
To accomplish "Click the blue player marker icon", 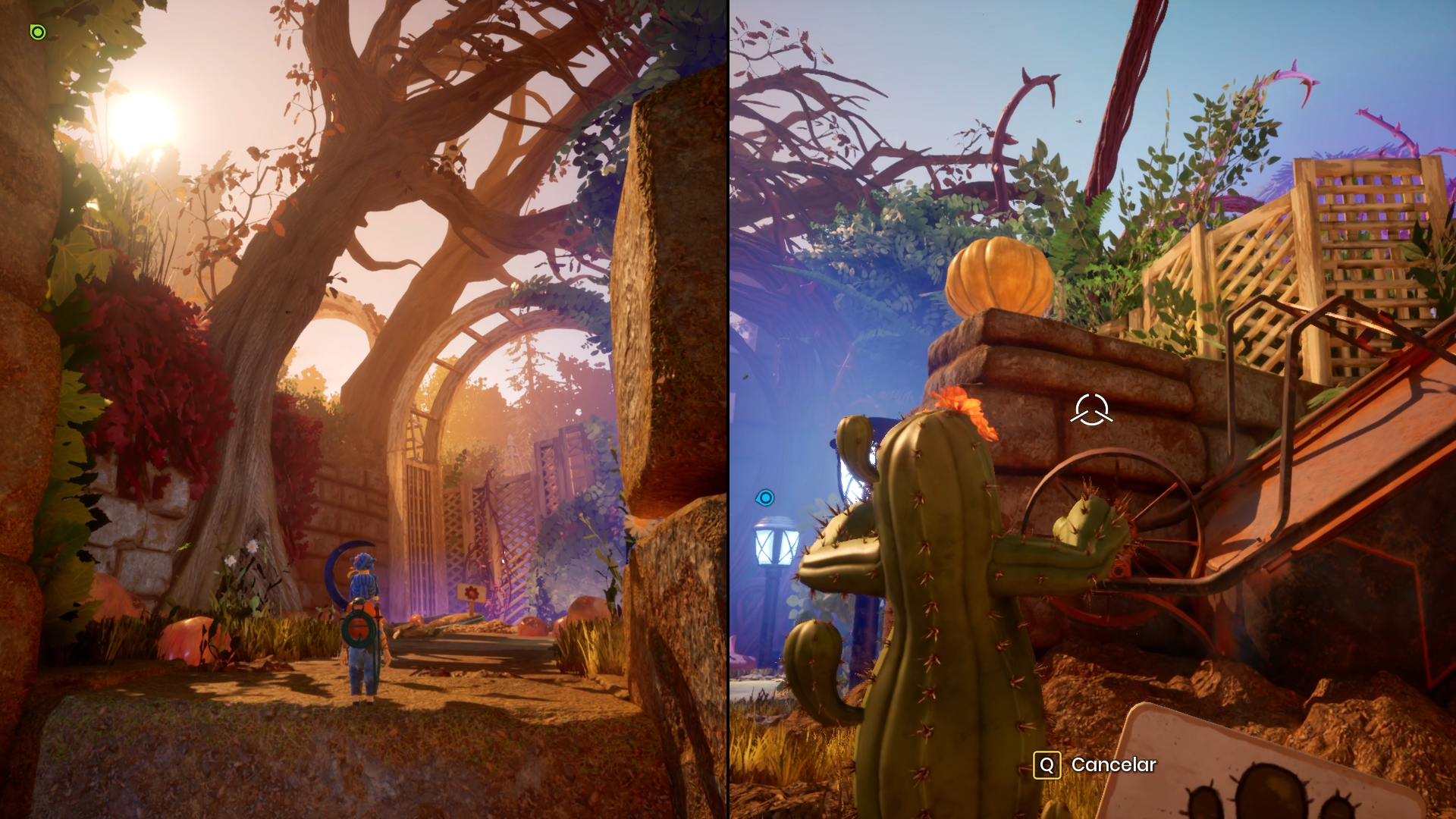I will pyautogui.click(x=765, y=497).
